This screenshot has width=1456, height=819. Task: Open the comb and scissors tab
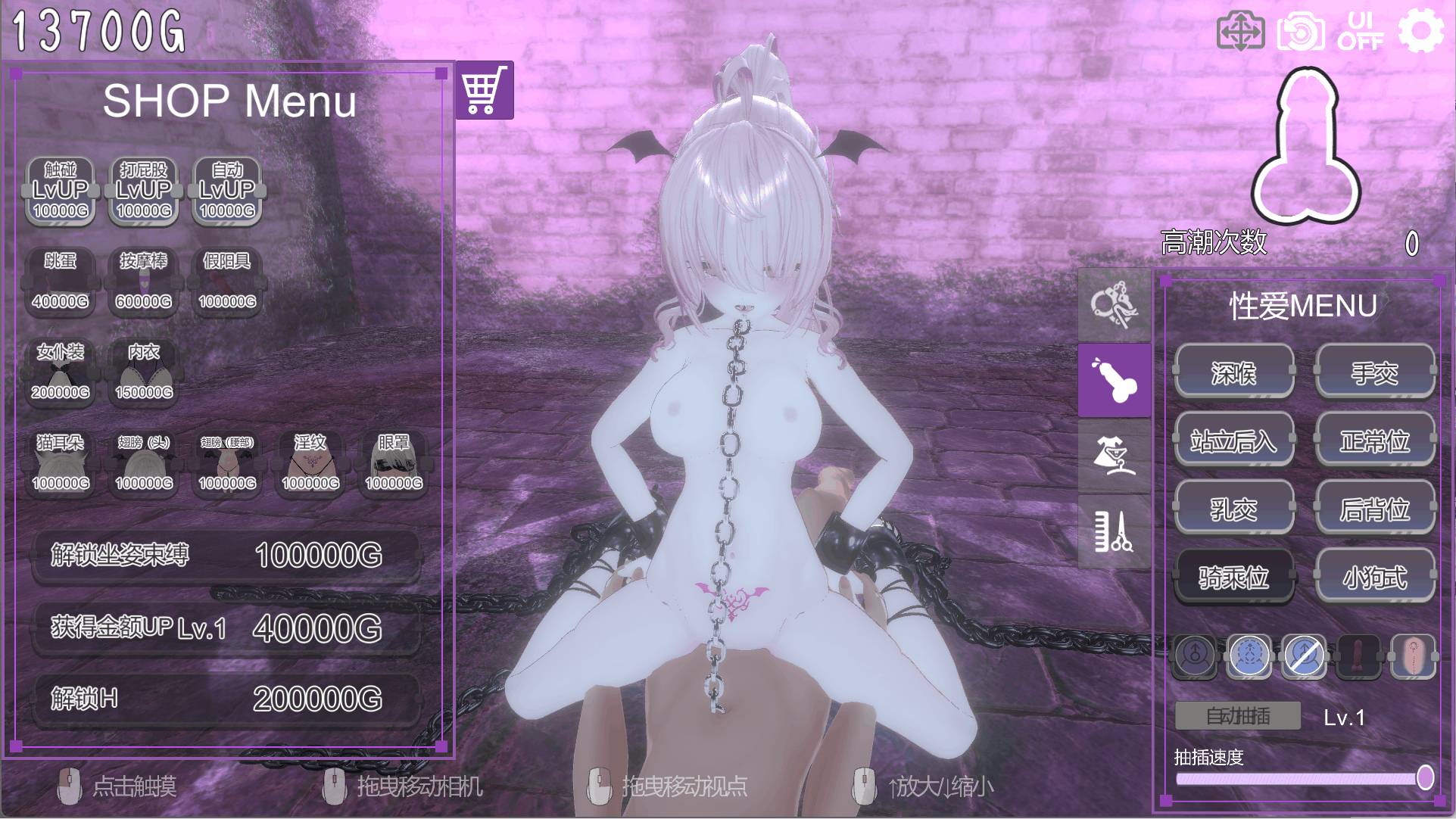pyautogui.click(x=1114, y=531)
